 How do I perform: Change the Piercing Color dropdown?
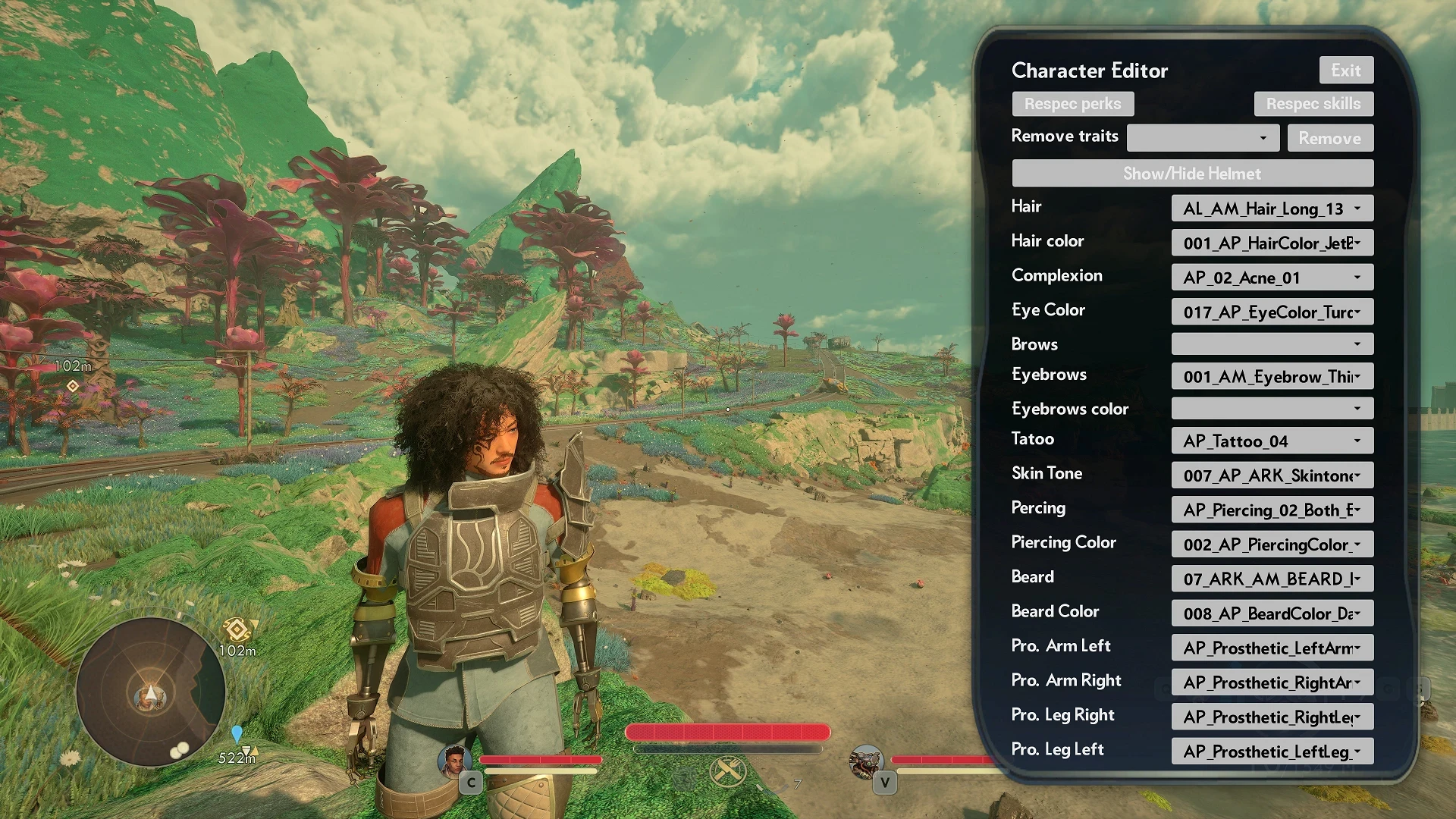point(1272,544)
